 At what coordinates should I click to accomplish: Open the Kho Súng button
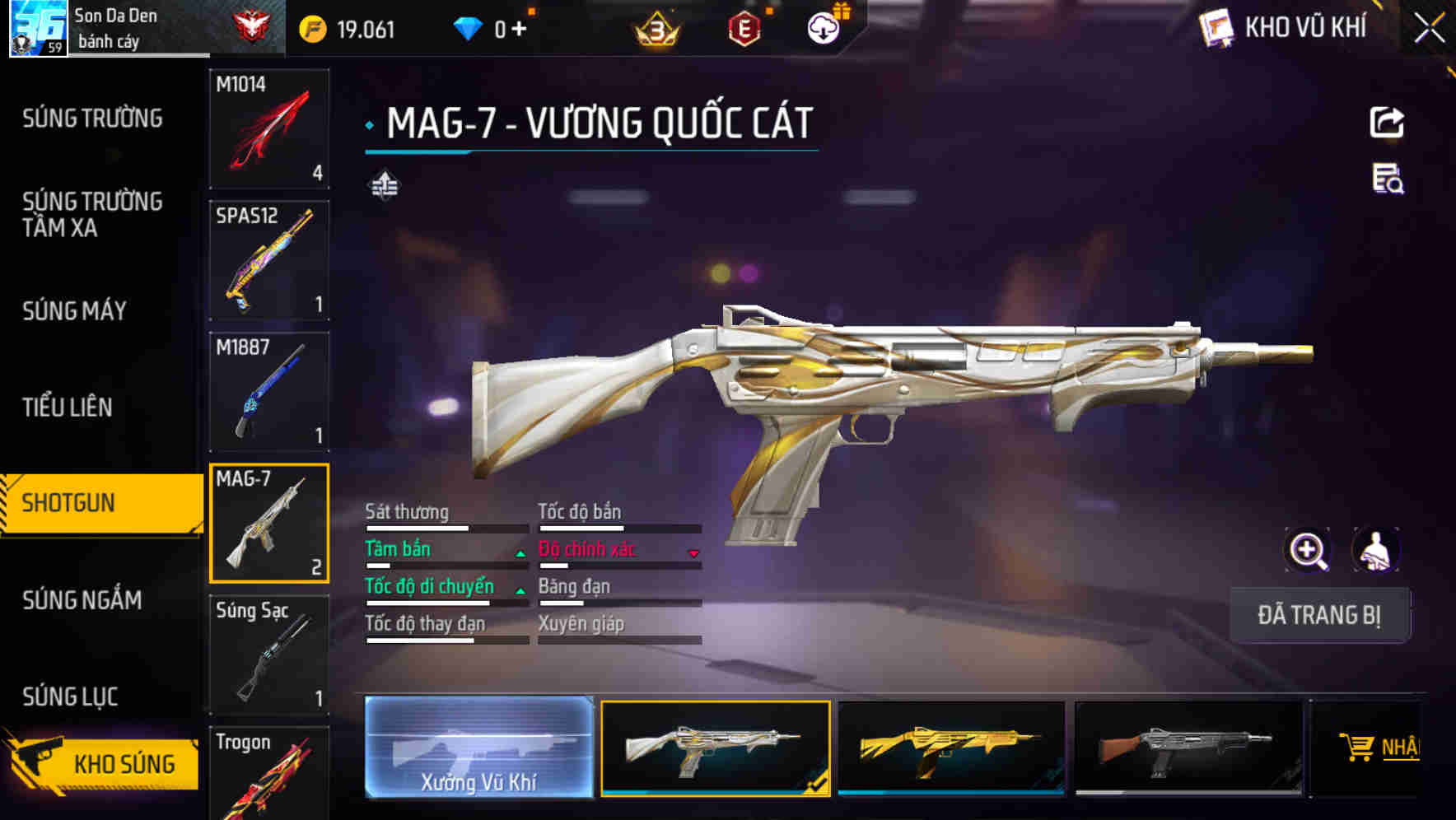pos(103,763)
